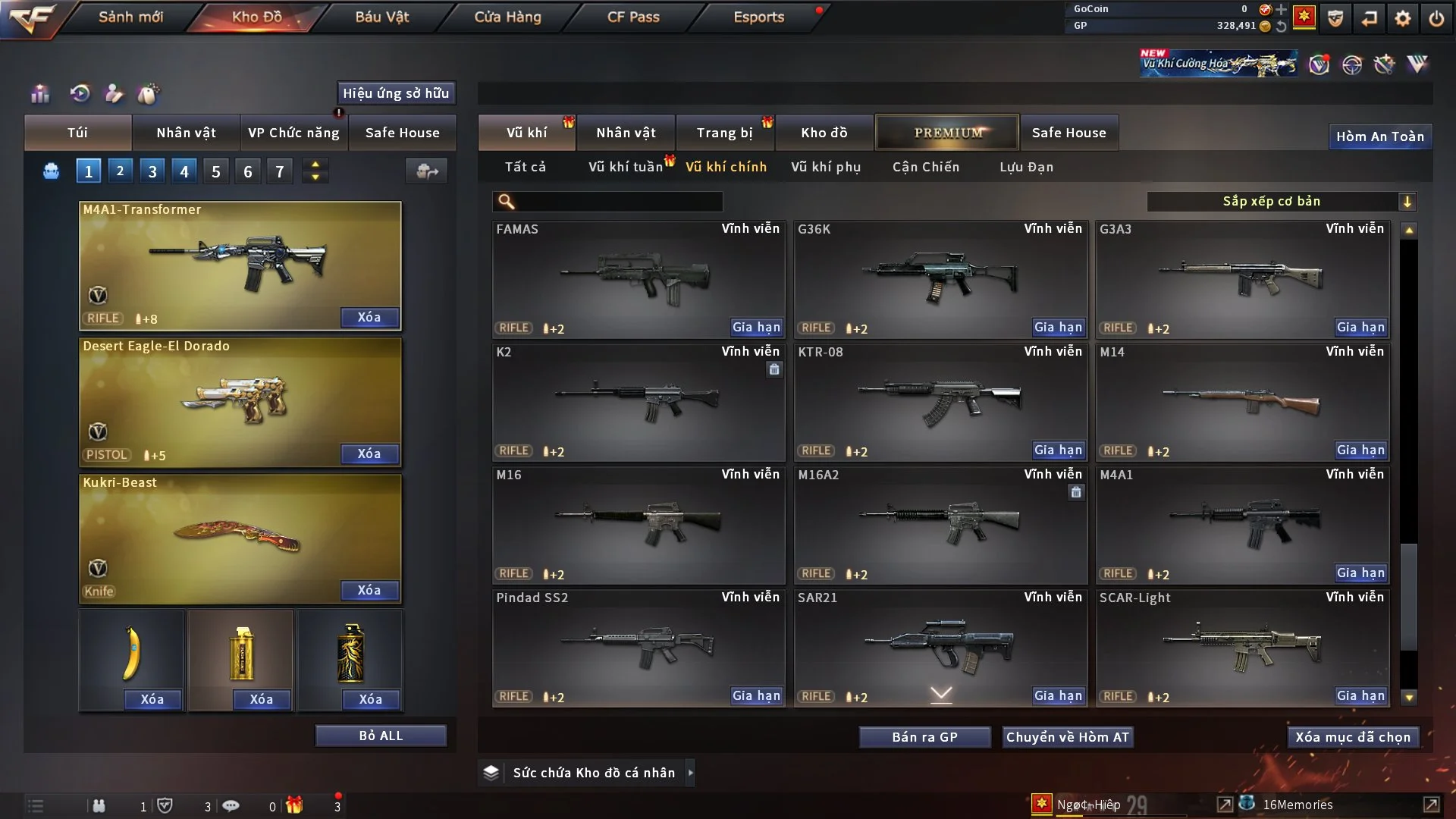Screen dimensions: 1456x819
Task: Delete selected items with Xóa mục đã chọn
Action: click(x=1353, y=737)
